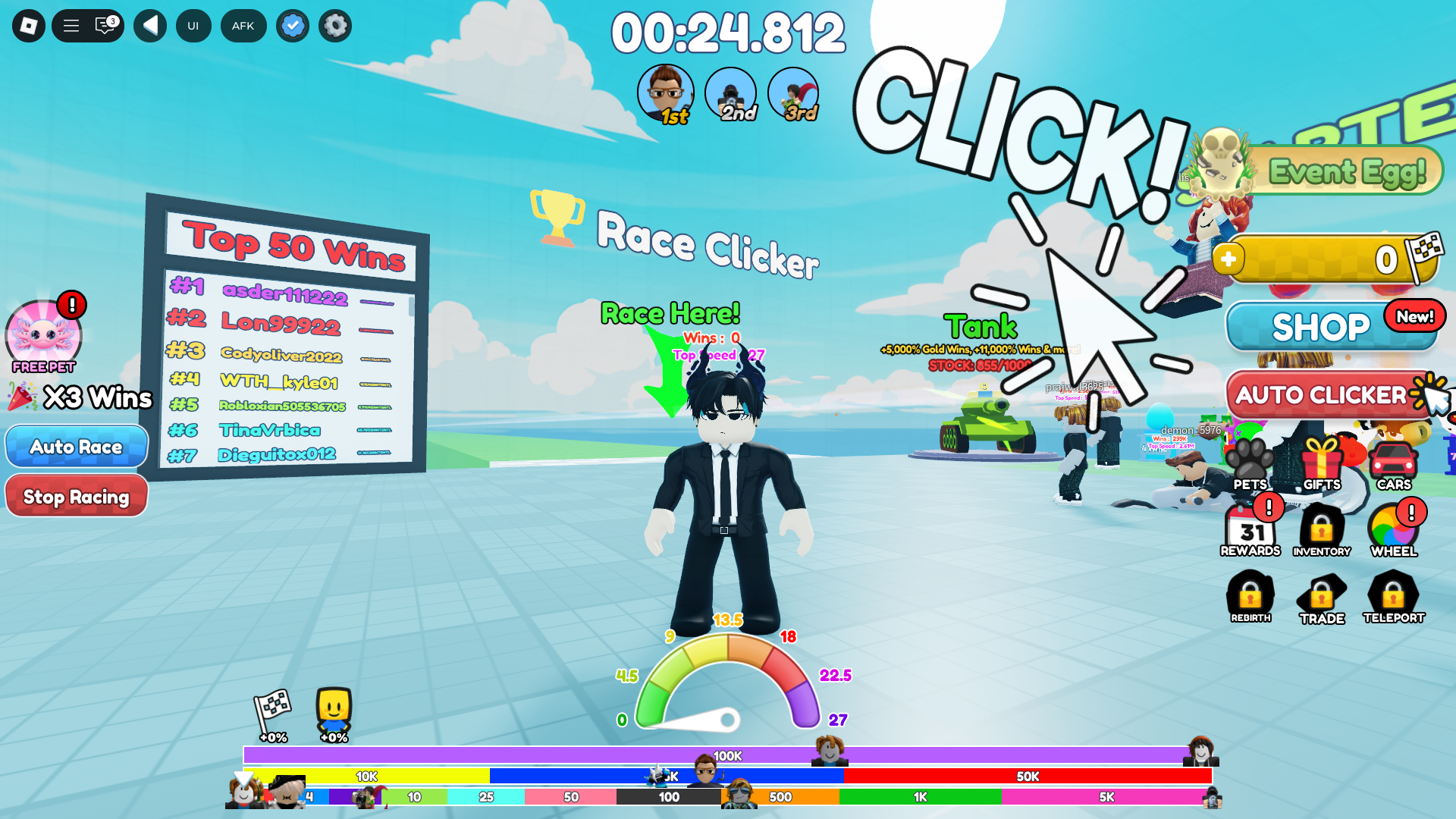Select the TELEPORT icon
The image size is (1456, 819).
click(1393, 595)
